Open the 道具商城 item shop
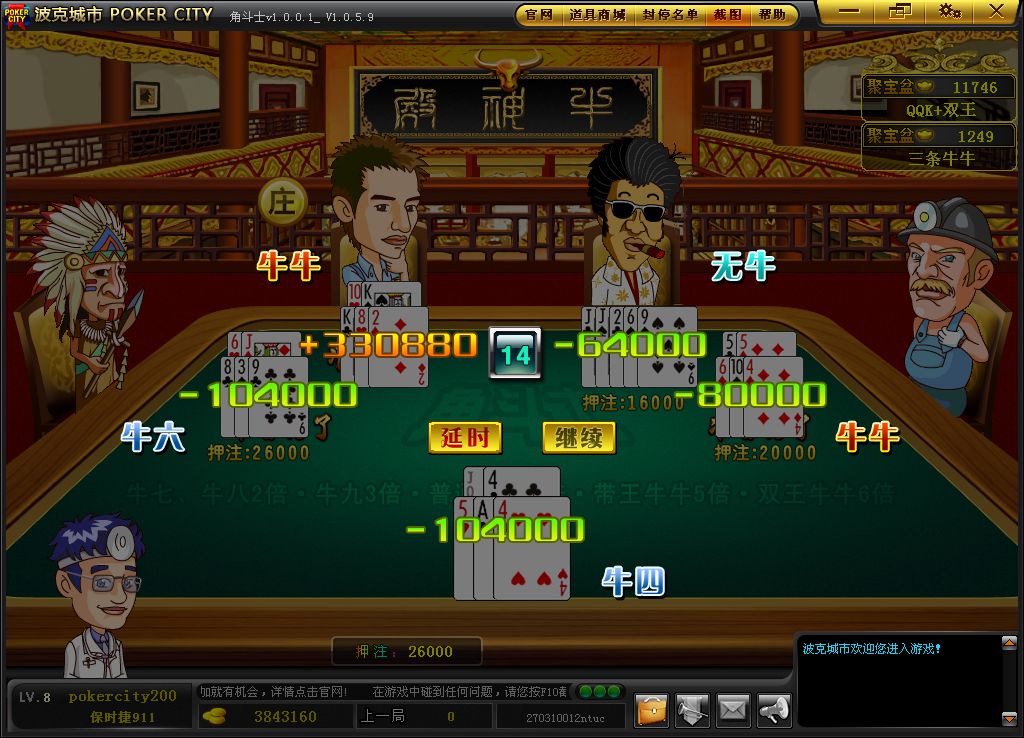 (x=597, y=15)
